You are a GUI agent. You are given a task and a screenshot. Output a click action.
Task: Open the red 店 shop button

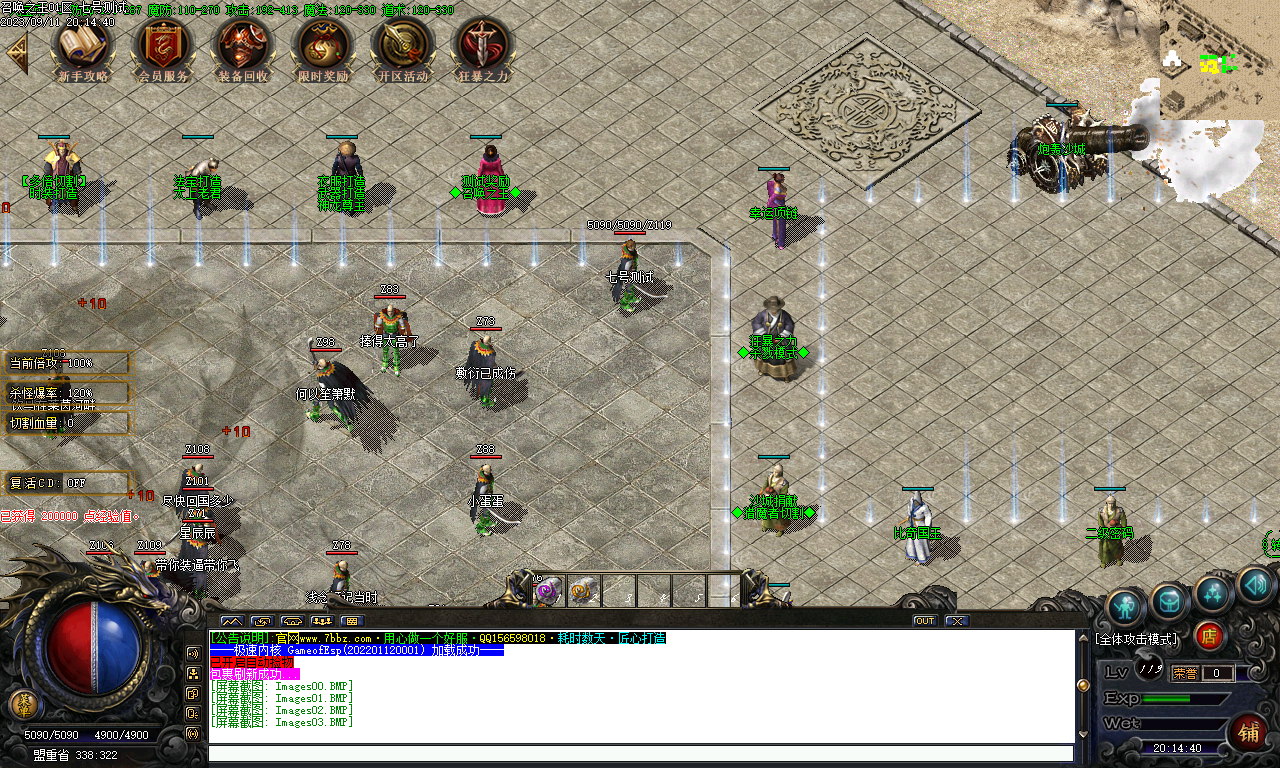[1211, 637]
